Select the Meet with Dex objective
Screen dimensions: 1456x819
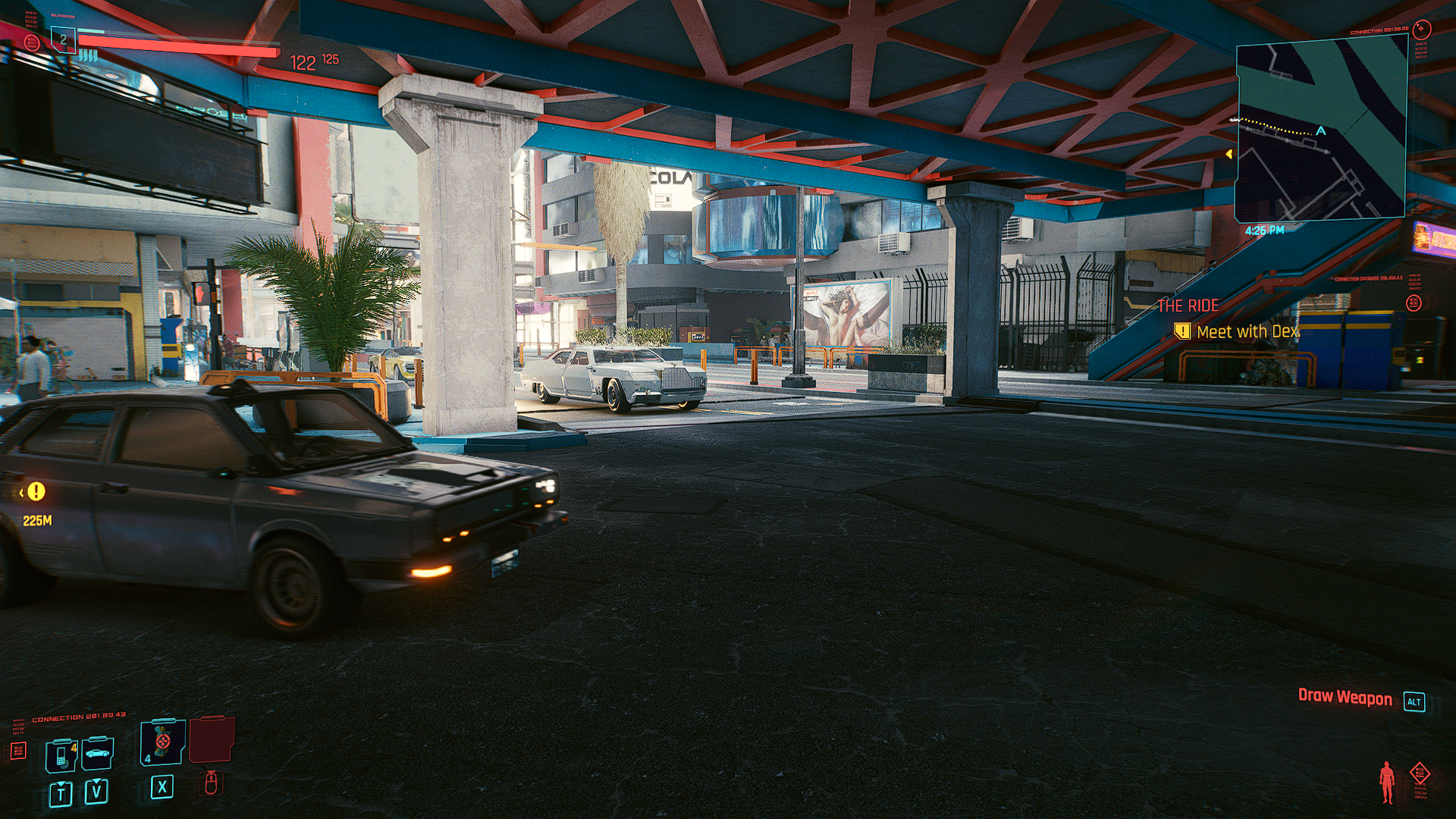click(1247, 331)
